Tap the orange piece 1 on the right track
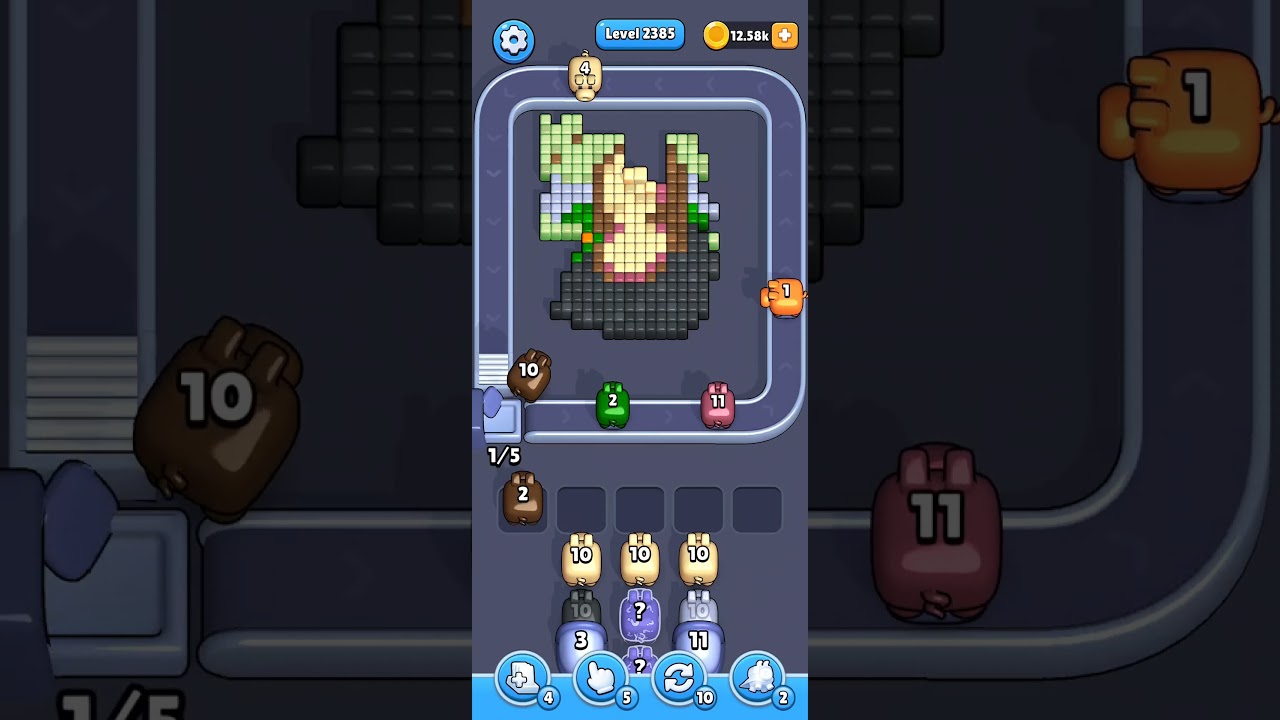1280x720 pixels. [x=783, y=297]
